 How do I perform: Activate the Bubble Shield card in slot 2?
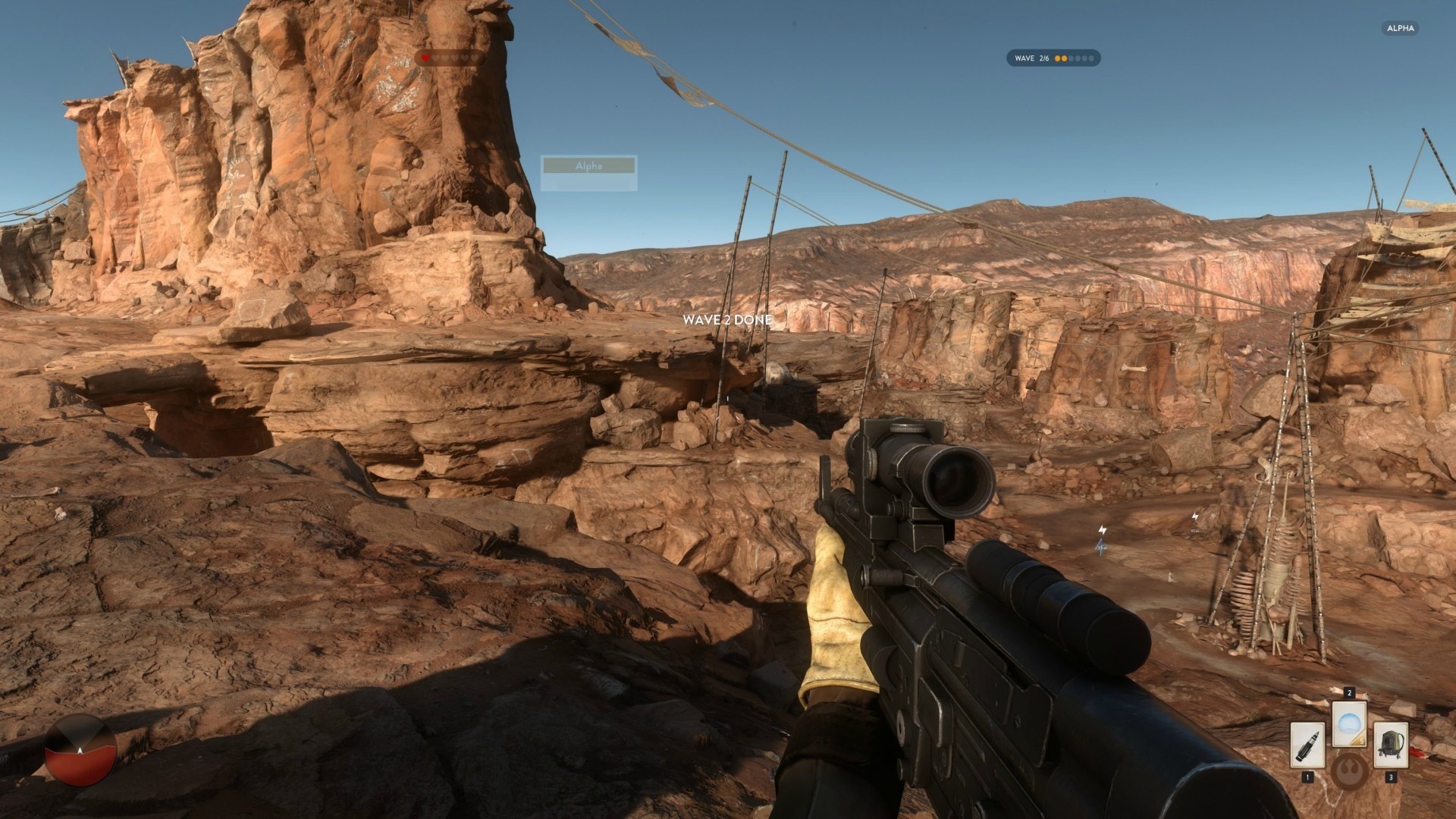point(1350,725)
